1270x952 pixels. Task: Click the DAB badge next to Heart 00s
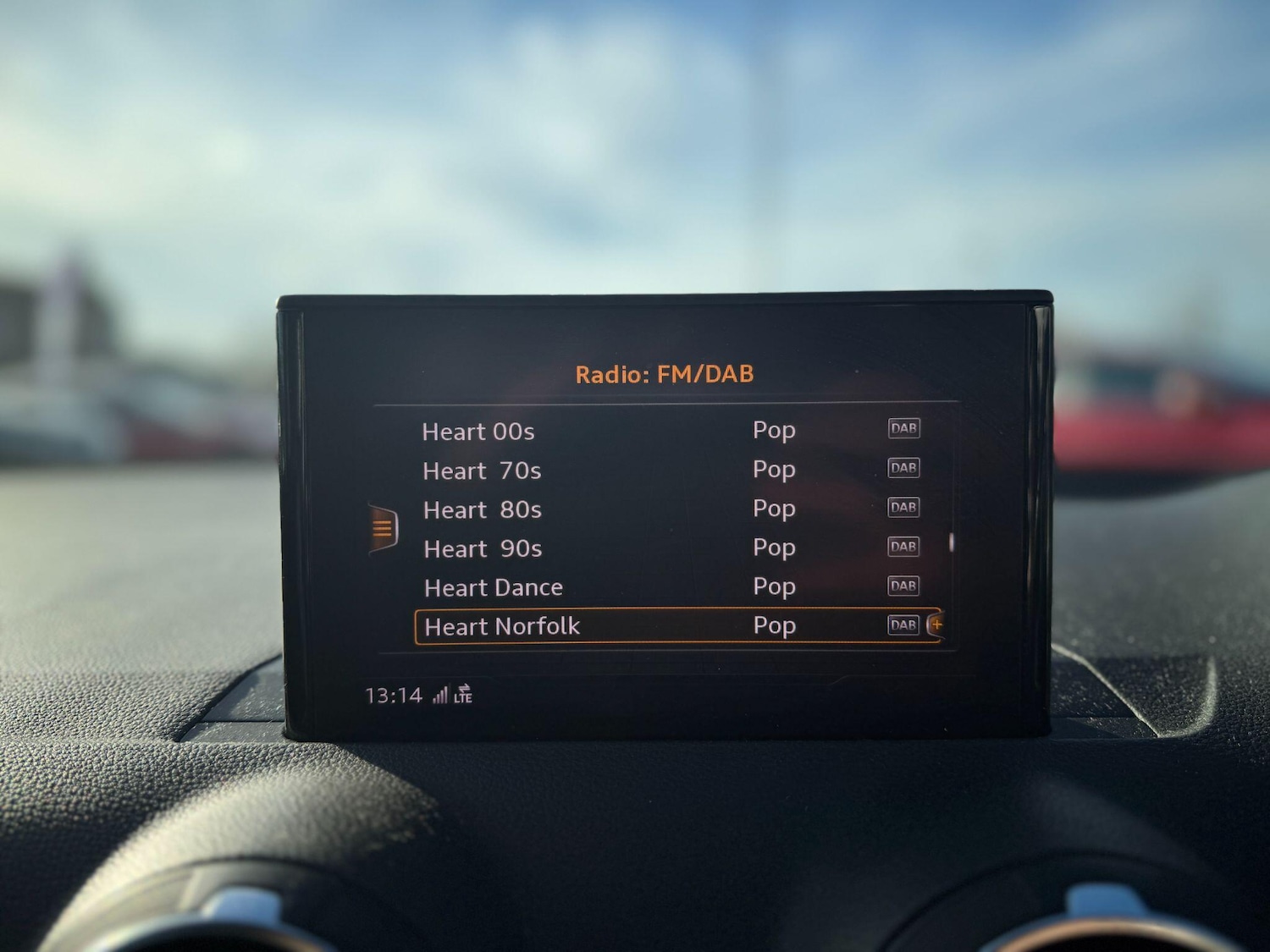(903, 428)
